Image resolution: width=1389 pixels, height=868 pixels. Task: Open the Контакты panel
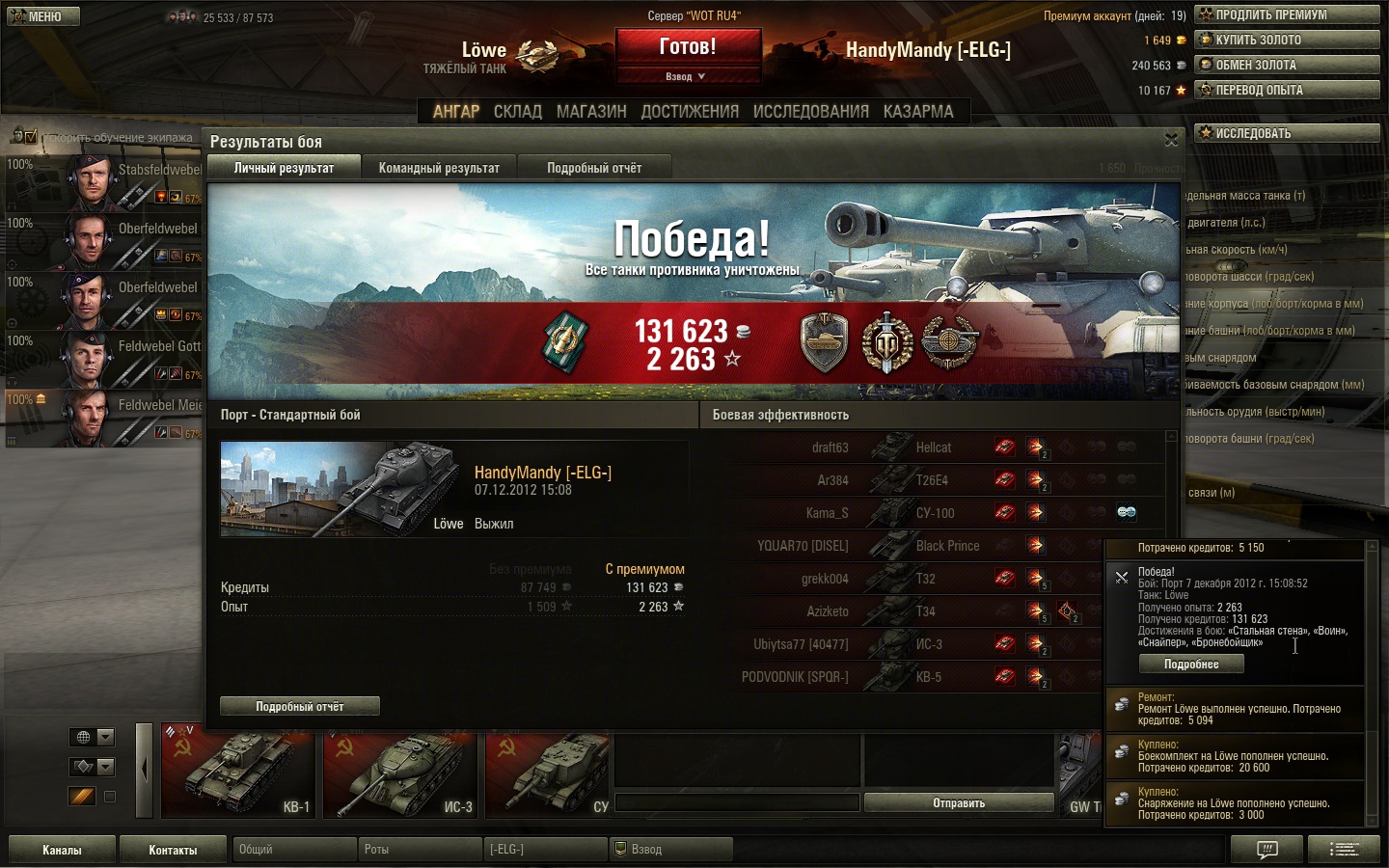pos(173,850)
